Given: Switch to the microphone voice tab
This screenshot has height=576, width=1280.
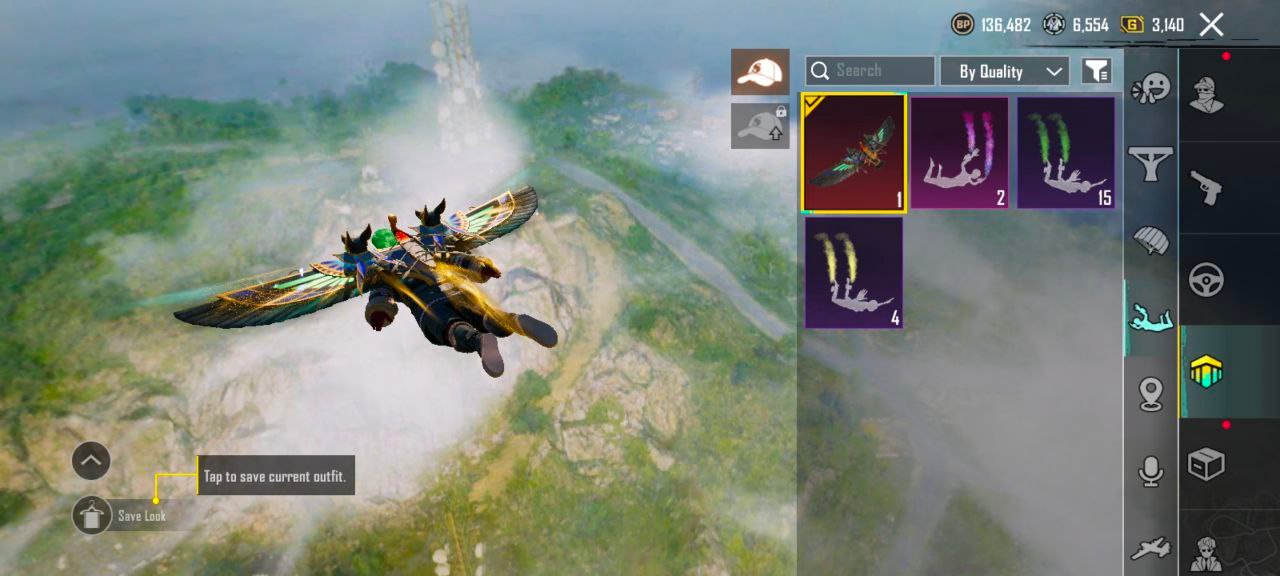Looking at the screenshot, I should coord(1151,471).
